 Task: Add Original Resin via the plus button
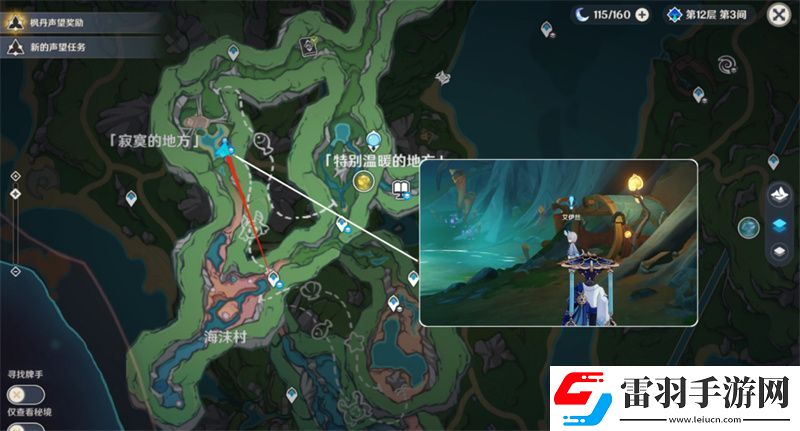(642, 14)
